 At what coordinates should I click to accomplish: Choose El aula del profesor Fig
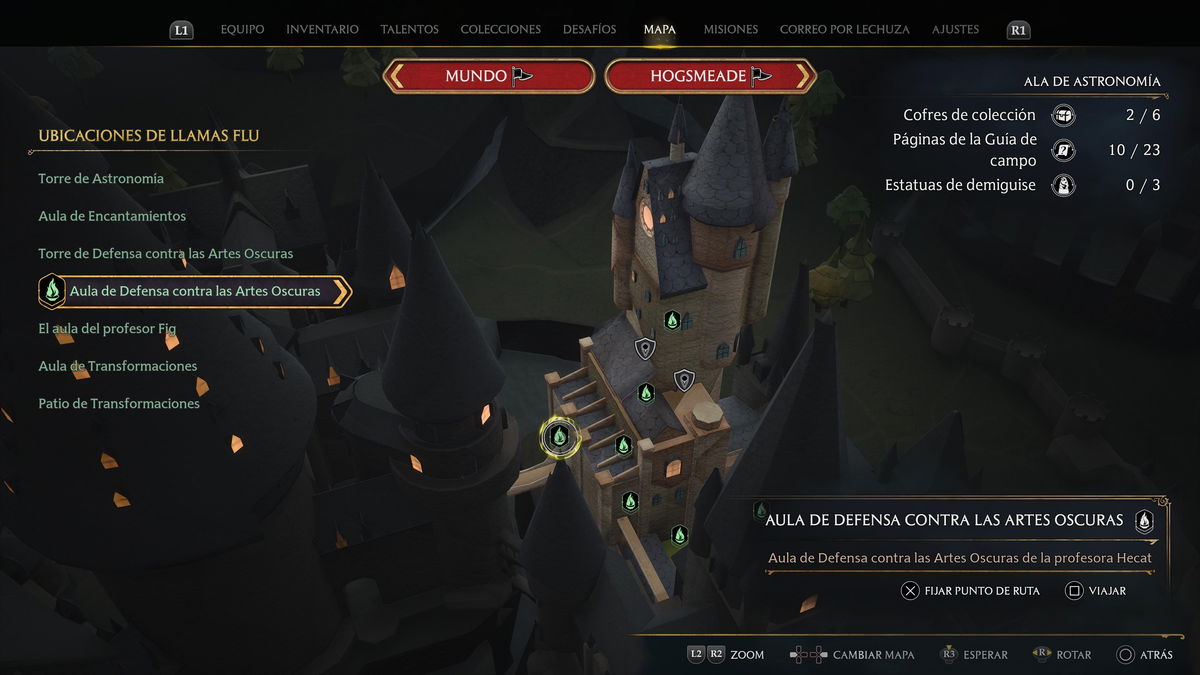pos(107,329)
